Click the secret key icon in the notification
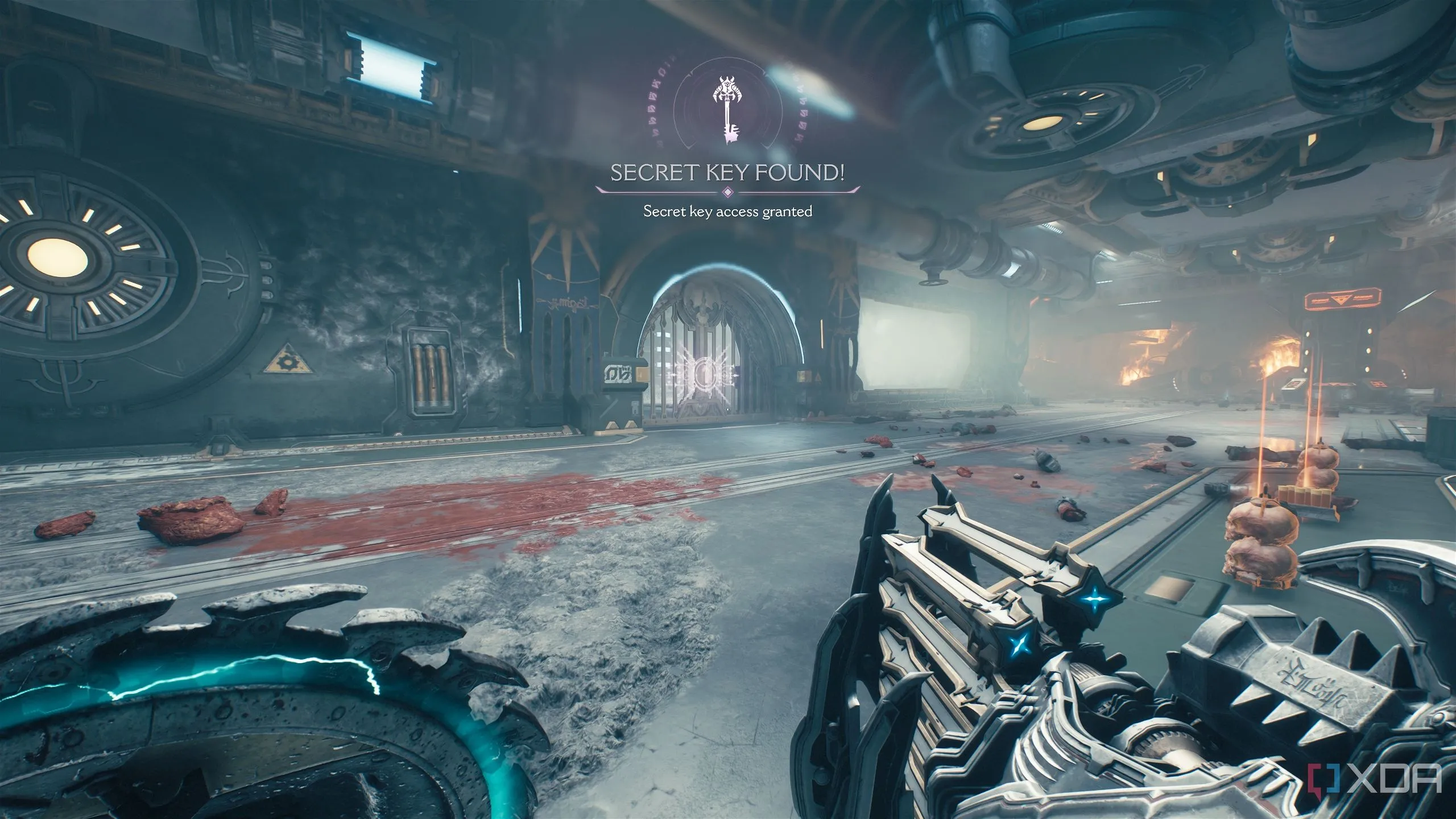The width and height of the screenshot is (1456, 819). click(726, 108)
